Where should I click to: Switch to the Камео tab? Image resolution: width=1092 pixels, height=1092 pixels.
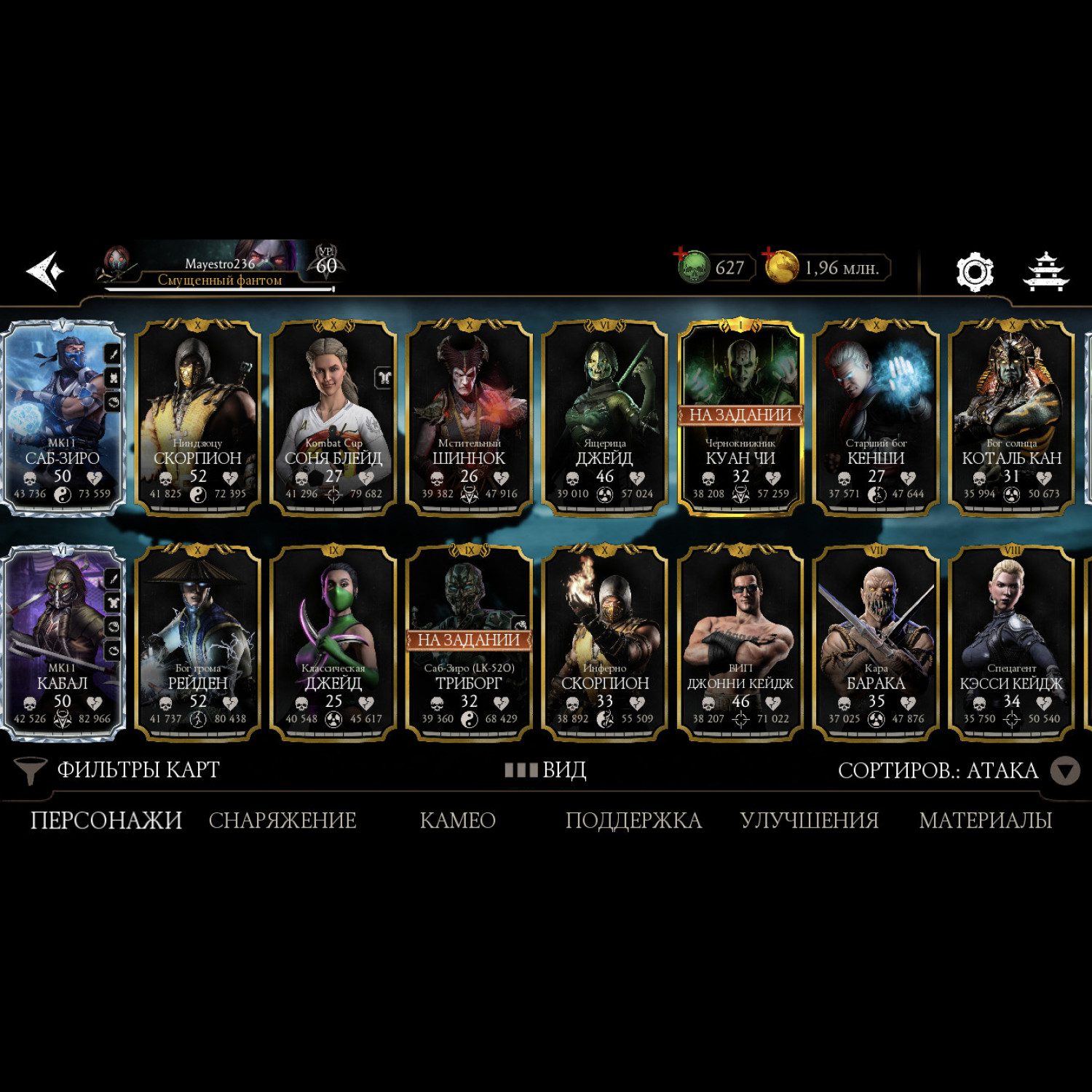(457, 820)
